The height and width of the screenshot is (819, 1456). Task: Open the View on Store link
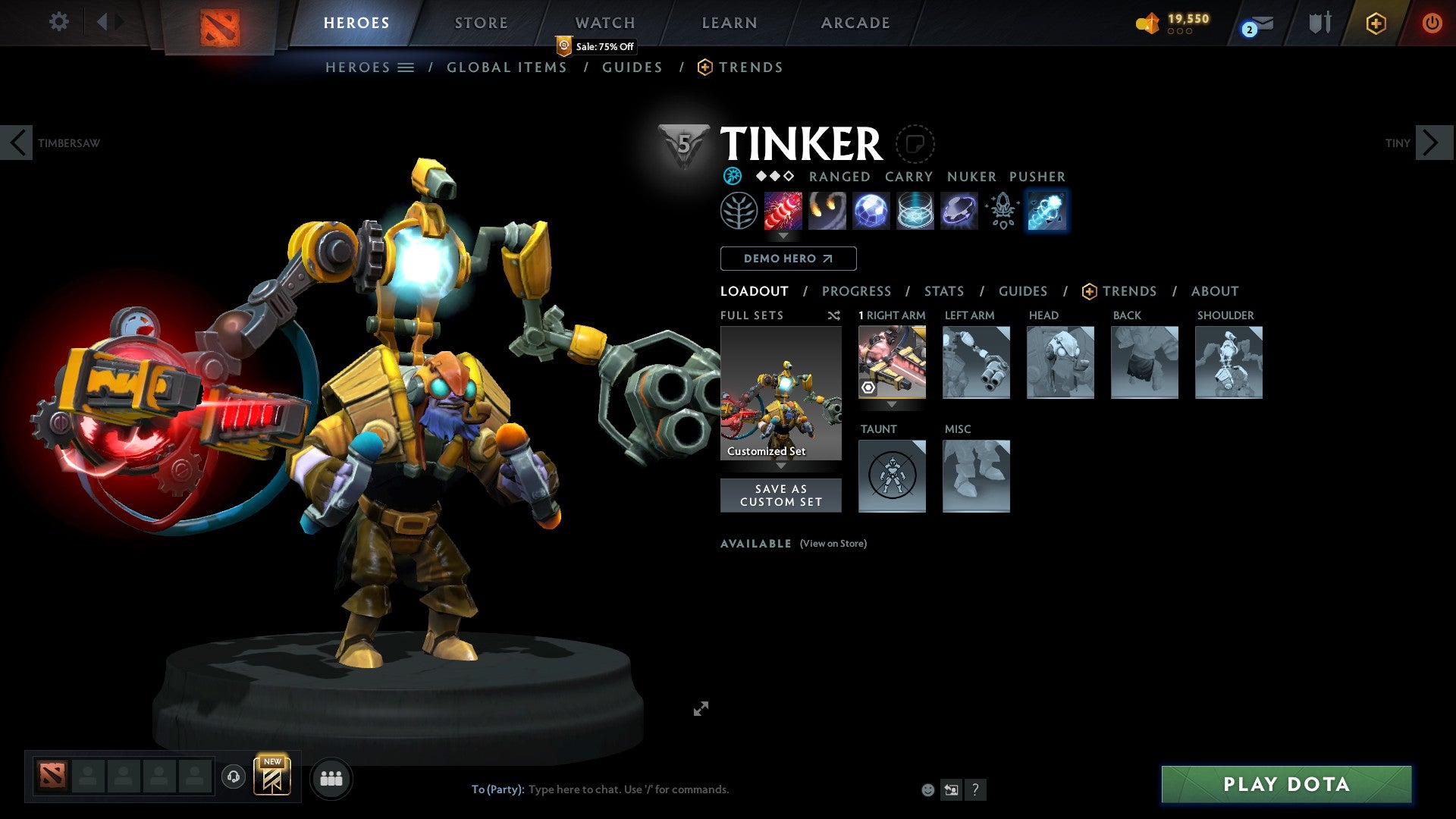point(833,544)
